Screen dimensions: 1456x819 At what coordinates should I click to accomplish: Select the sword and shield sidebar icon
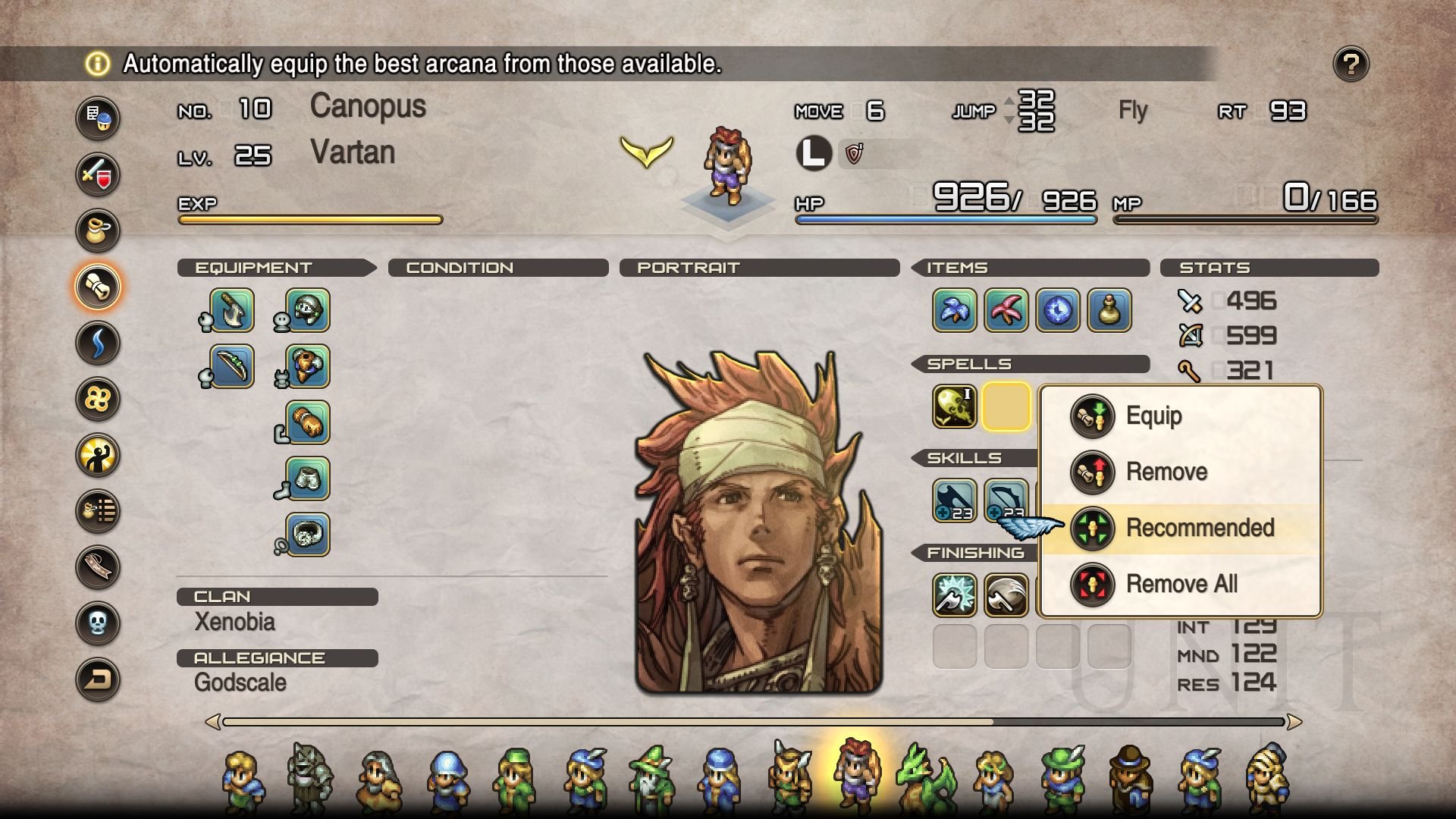pyautogui.click(x=97, y=175)
